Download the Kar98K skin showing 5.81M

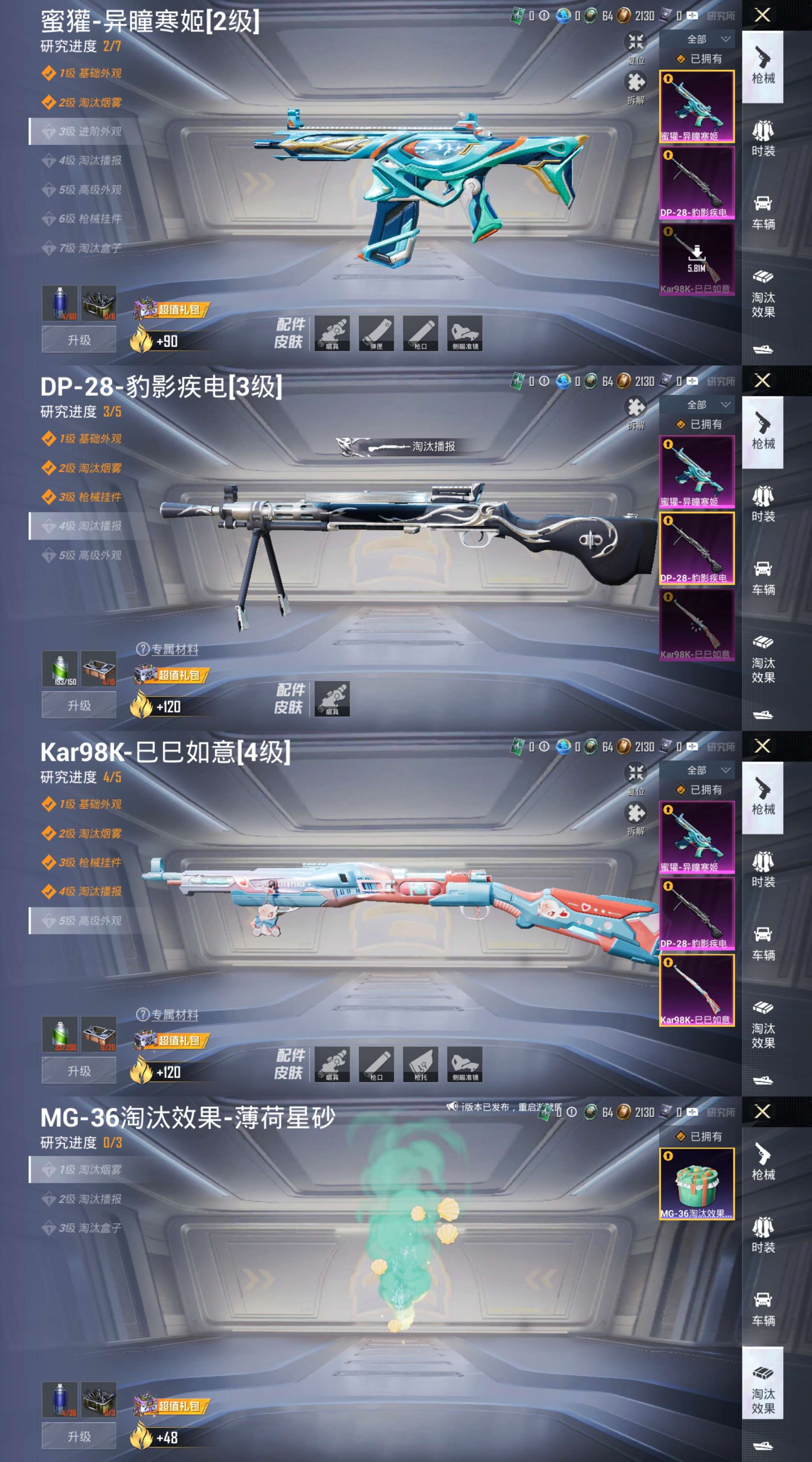pyautogui.click(x=696, y=259)
